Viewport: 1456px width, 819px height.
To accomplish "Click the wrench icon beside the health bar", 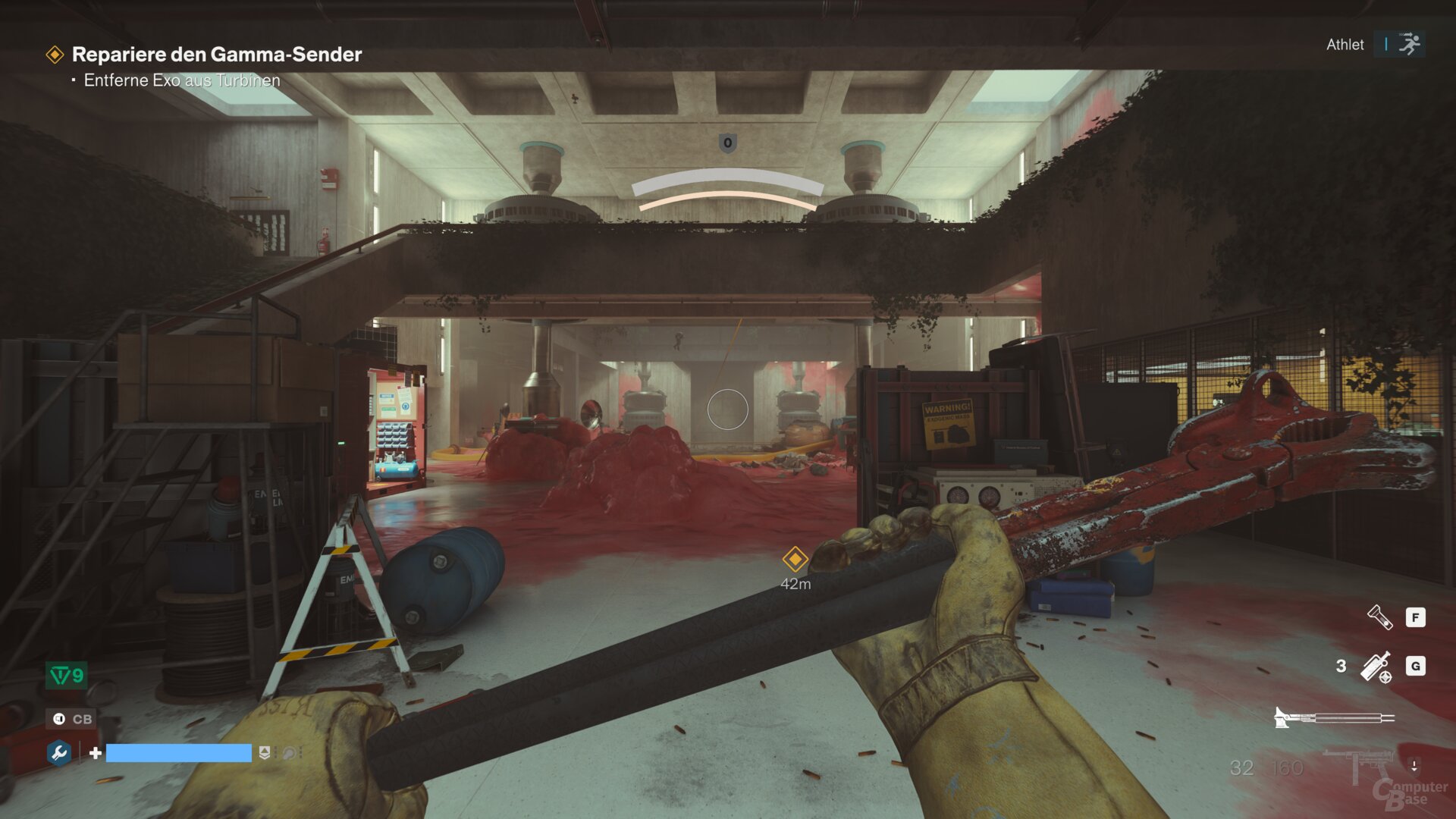I will pyautogui.click(x=59, y=754).
